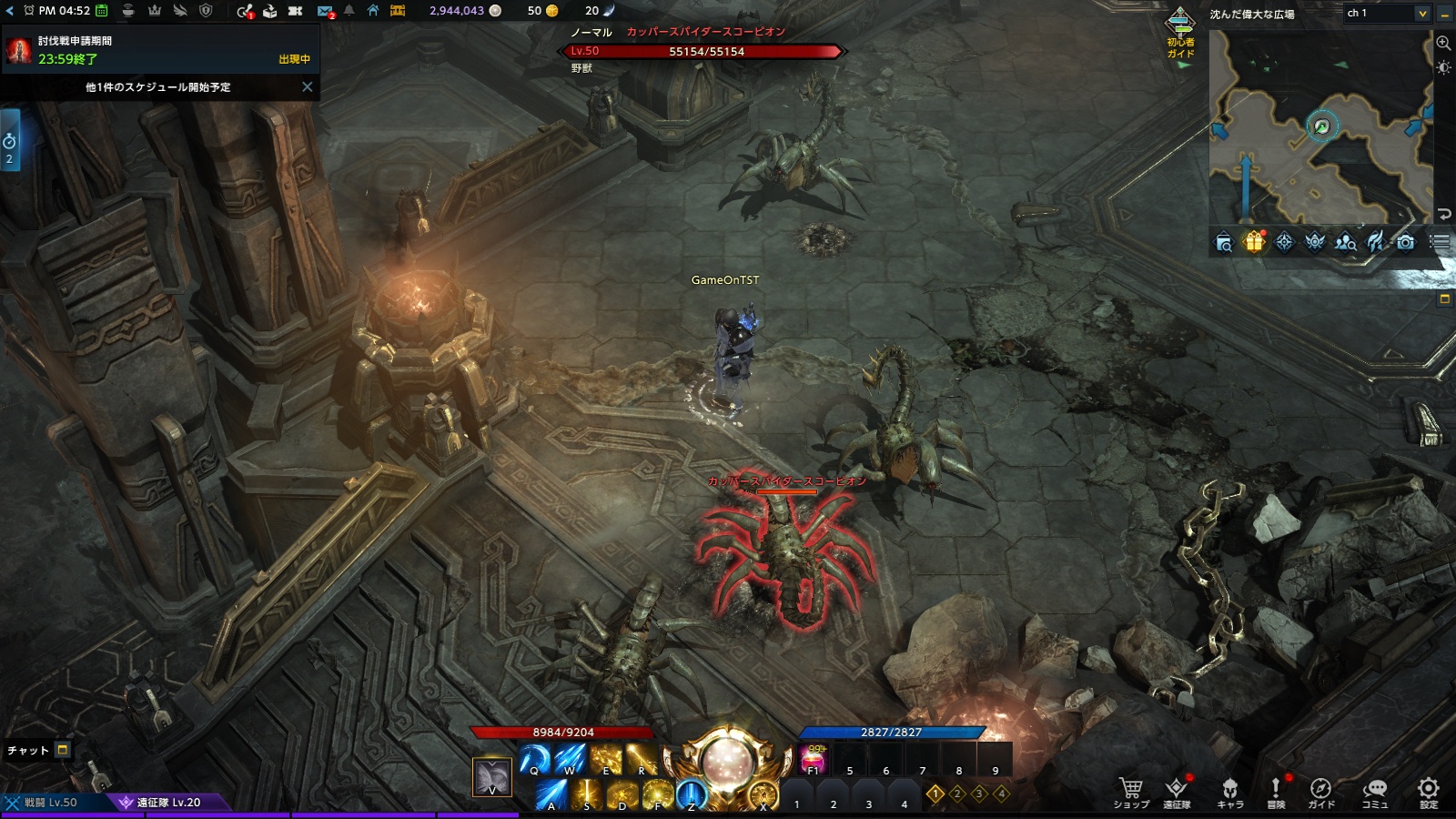Open the ショップ (Shop) menu
The width and height of the screenshot is (1456, 819).
pos(1130,791)
